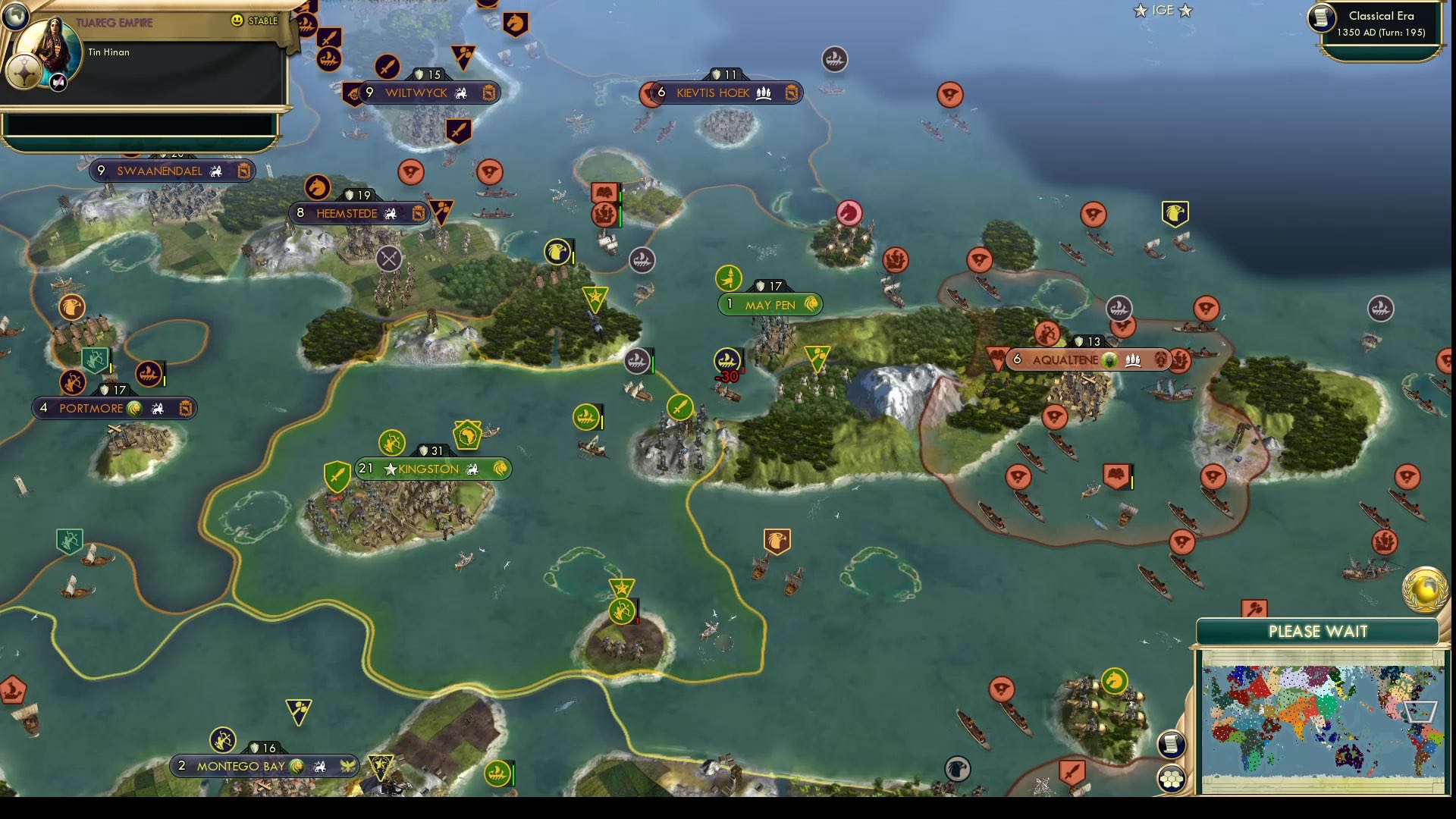
Task: Click the IGE stars label at top center
Action: 1166,11
